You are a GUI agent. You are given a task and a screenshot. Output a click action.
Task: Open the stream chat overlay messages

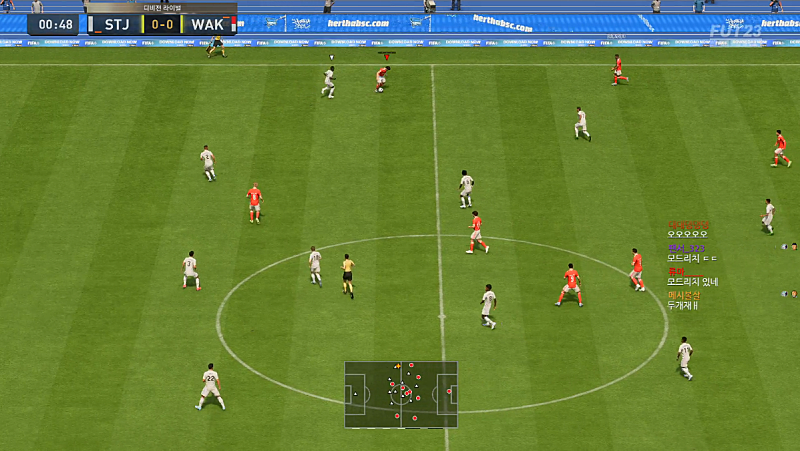(x=692, y=265)
